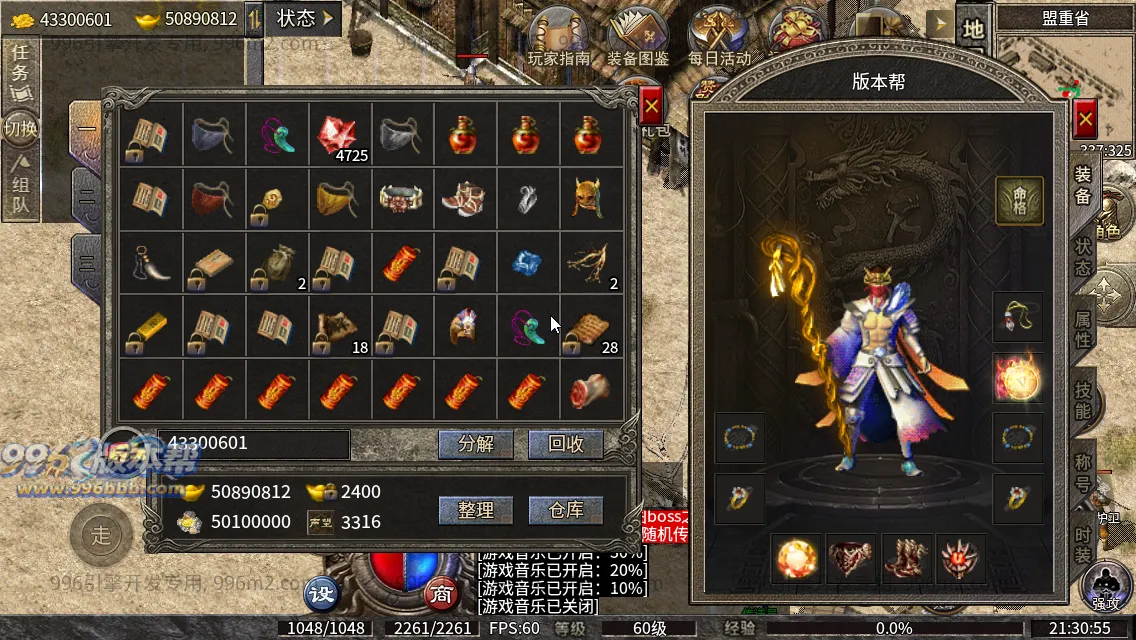Screen dimensions: 1136x640
Task: Open the 设 settings button
Action: pyautogui.click(x=322, y=593)
